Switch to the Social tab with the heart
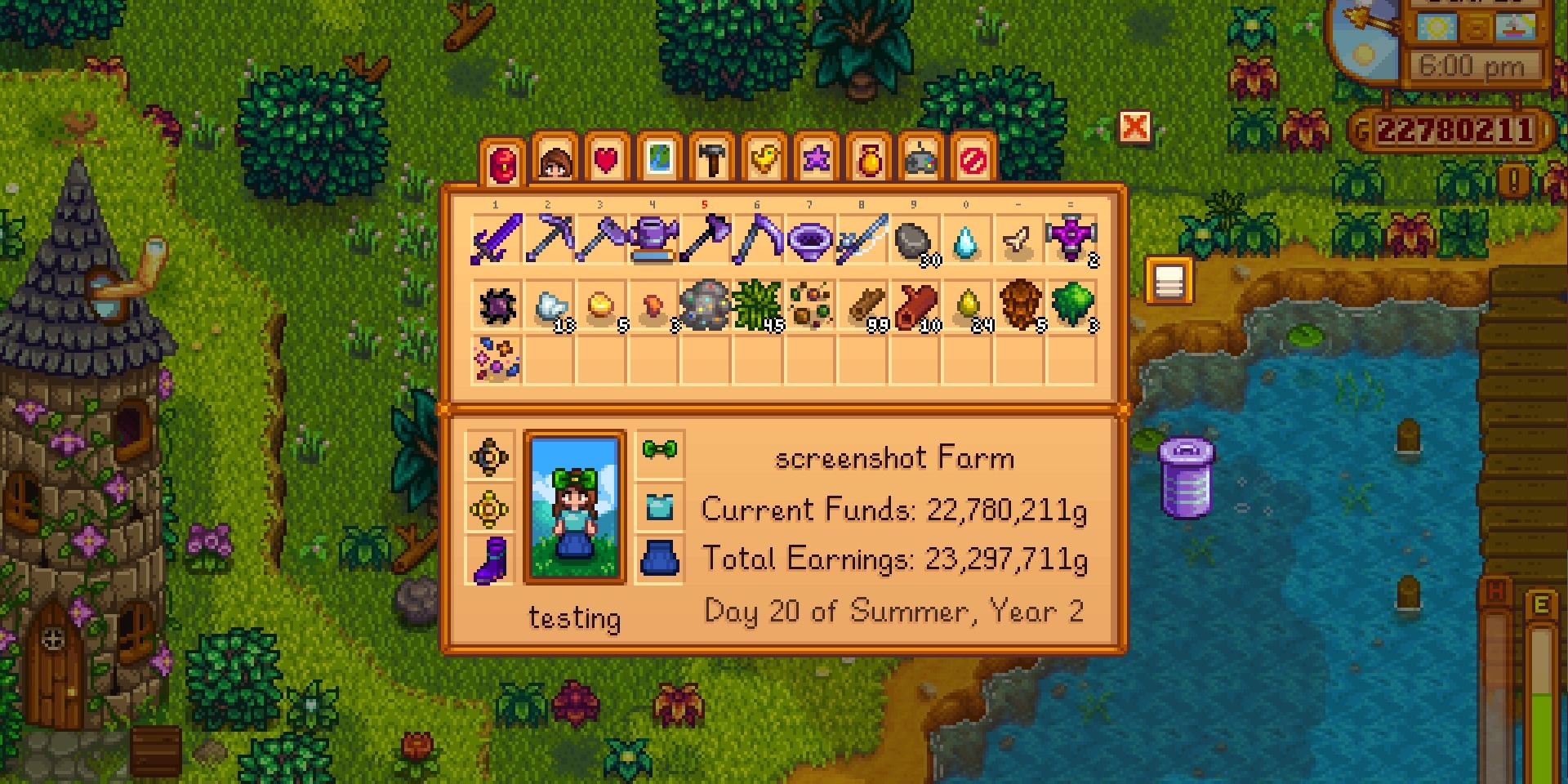 click(606, 159)
